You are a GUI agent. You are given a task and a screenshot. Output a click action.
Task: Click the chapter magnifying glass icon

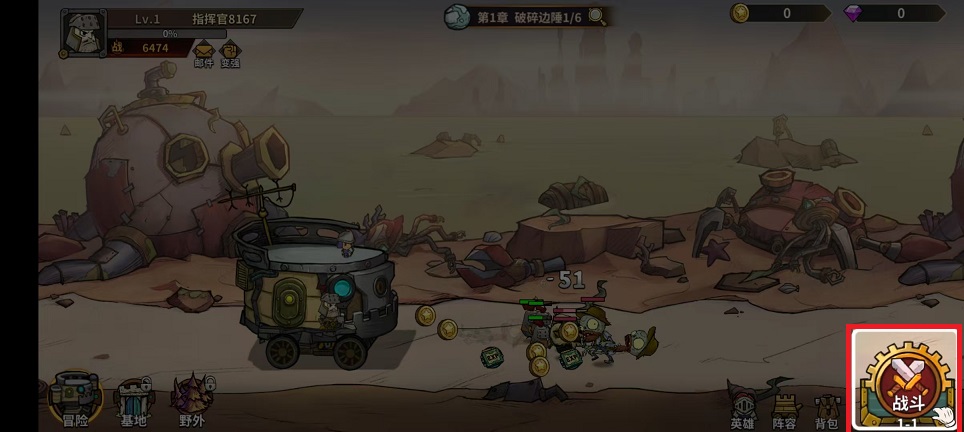(597, 16)
